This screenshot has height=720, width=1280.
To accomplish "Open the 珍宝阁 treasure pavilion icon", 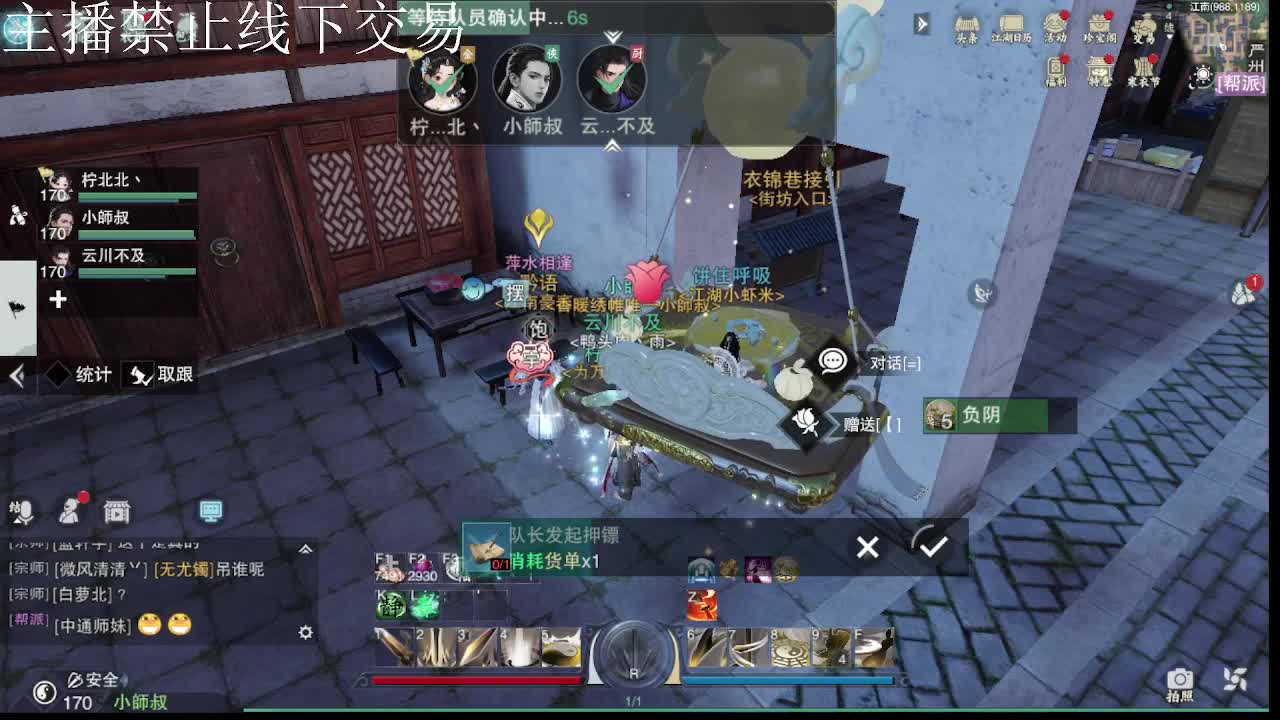I will click(1102, 25).
